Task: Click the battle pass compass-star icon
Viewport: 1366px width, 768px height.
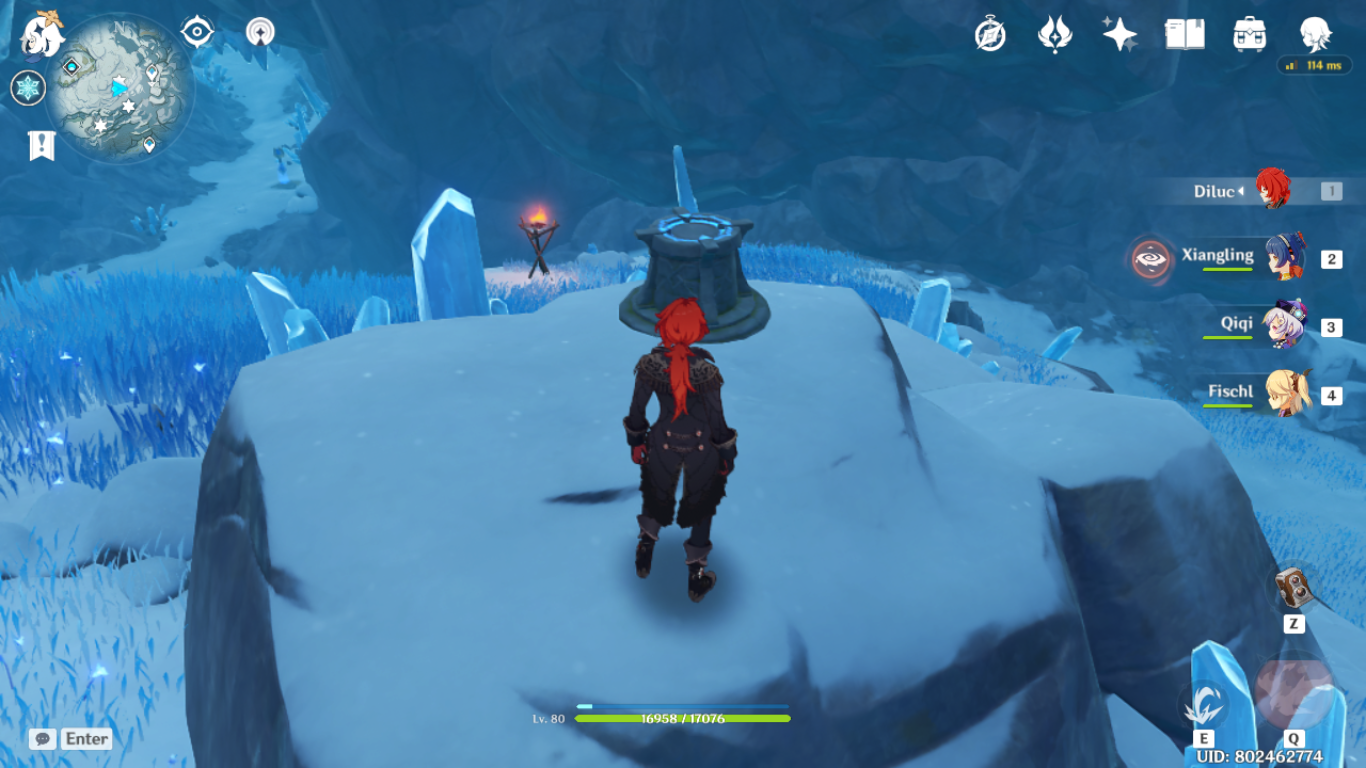Action: 1054,35
